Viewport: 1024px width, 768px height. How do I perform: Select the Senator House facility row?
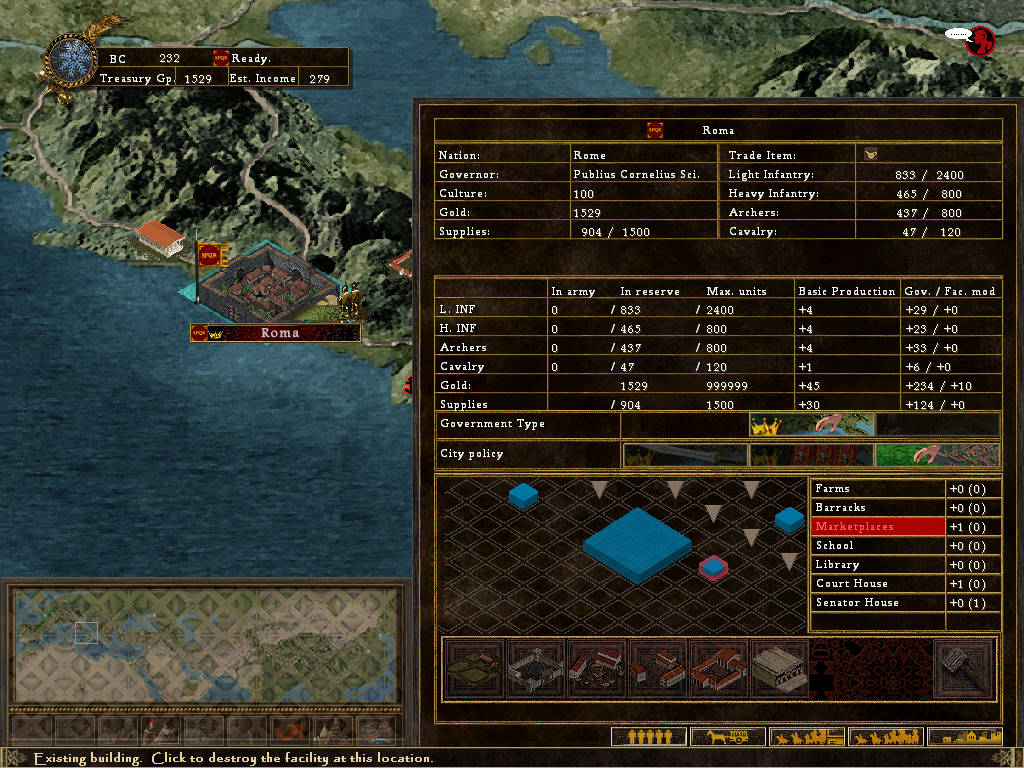879,603
